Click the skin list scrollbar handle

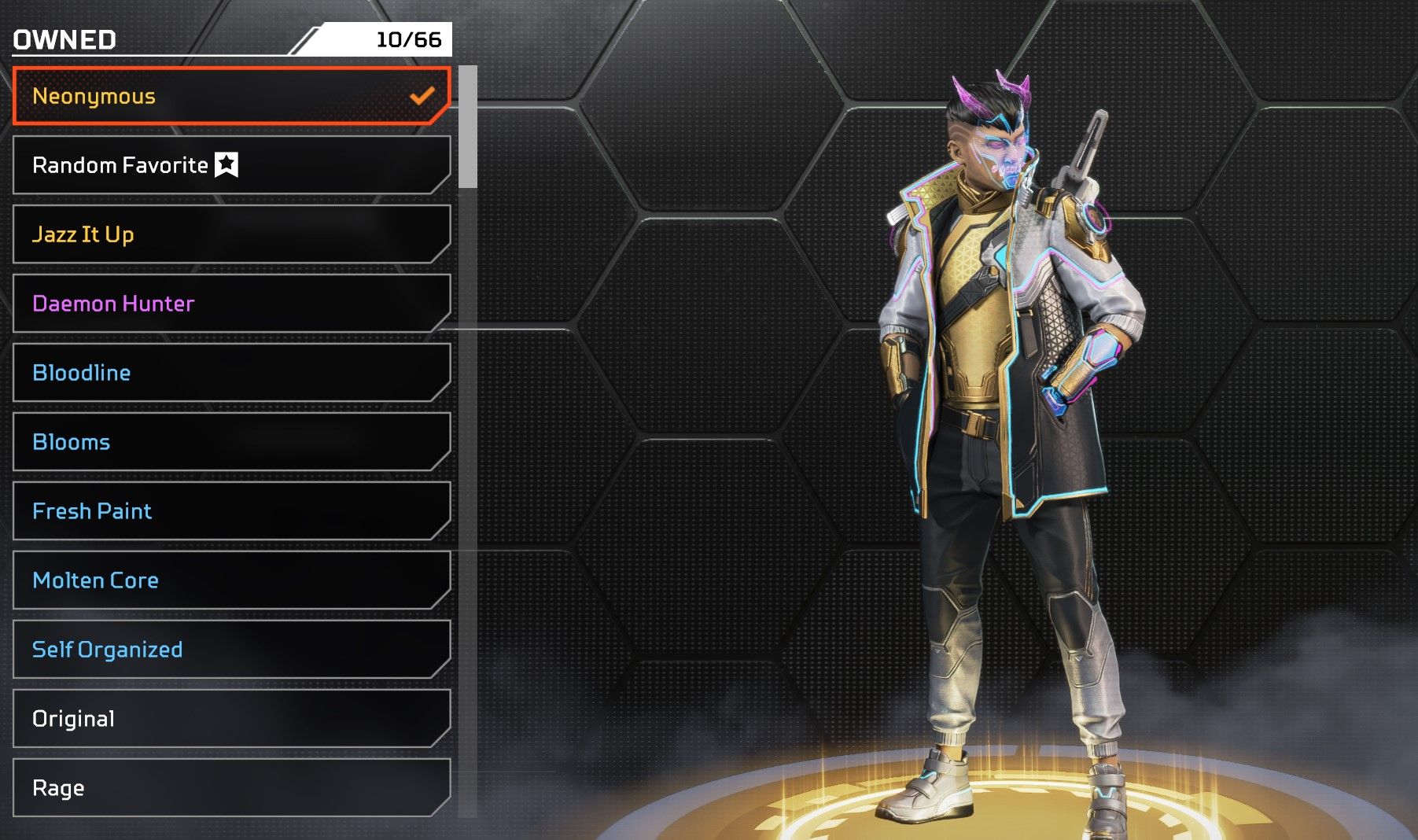click(x=468, y=127)
